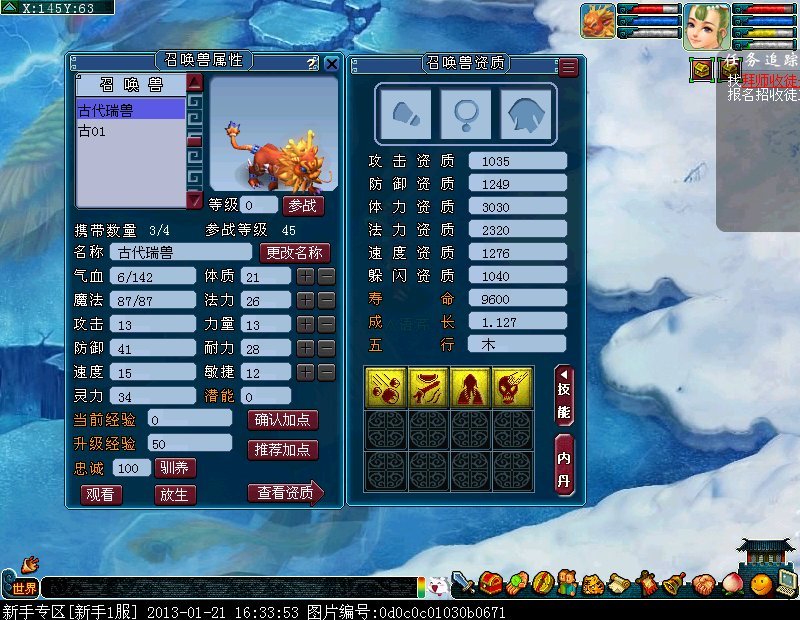The height and width of the screenshot is (620, 800).
Task: Open 更改名称 to rename the pet
Action: [292, 253]
